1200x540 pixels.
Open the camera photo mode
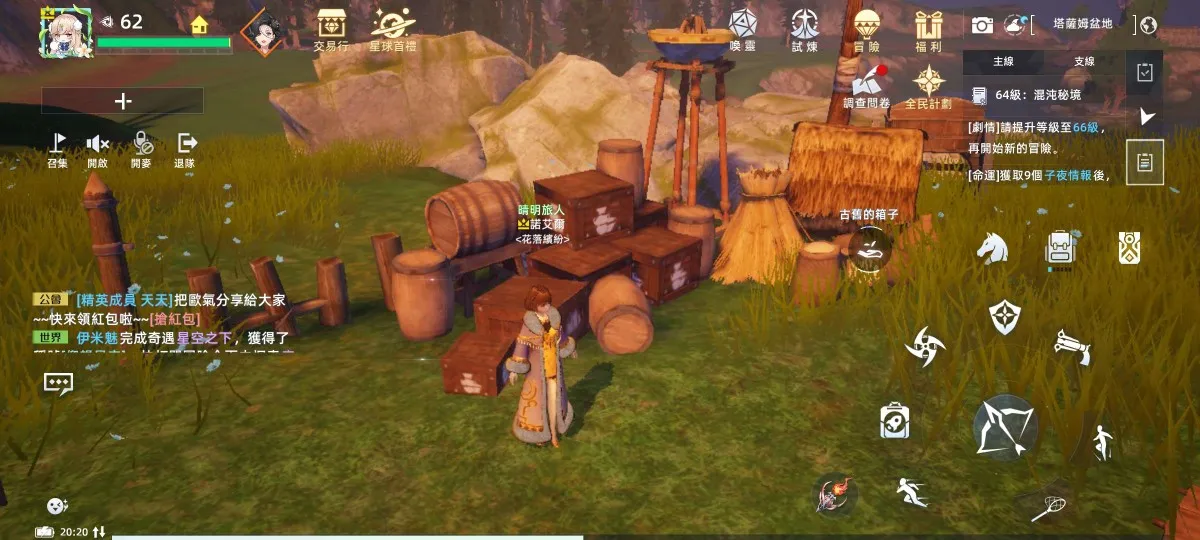tap(982, 25)
